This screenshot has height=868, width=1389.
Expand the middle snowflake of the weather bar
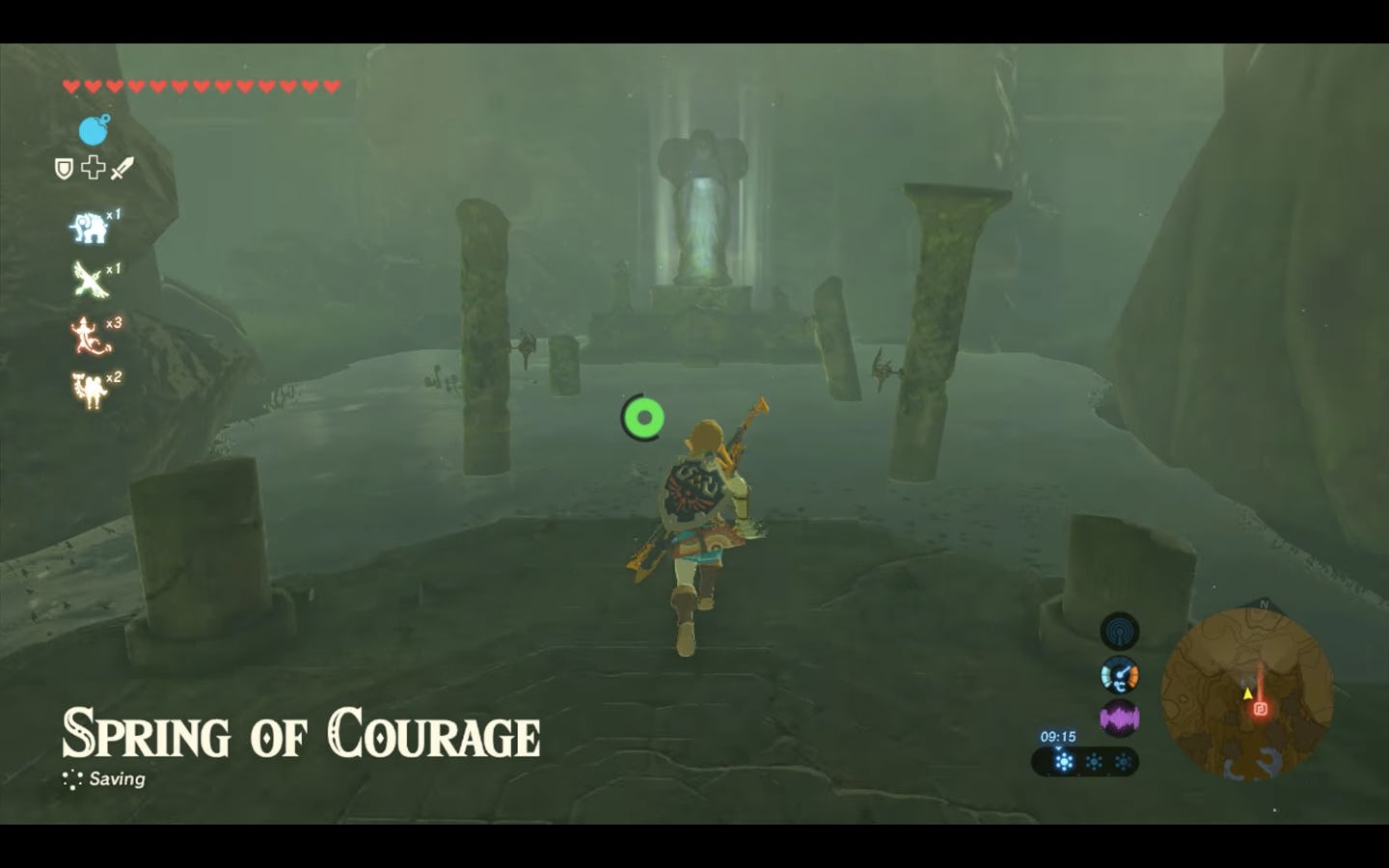pyautogui.click(x=1092, y=760)
